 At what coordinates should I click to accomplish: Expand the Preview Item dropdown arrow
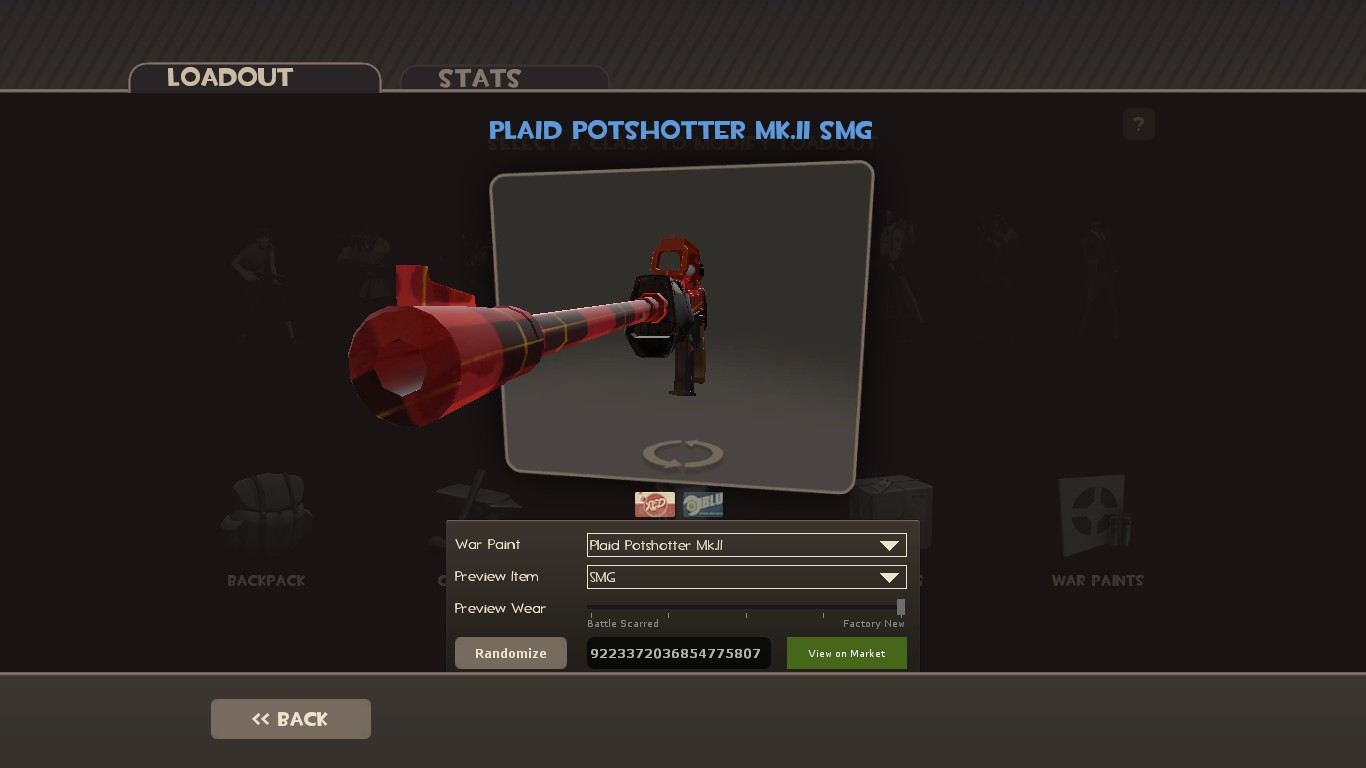(890, 577)
